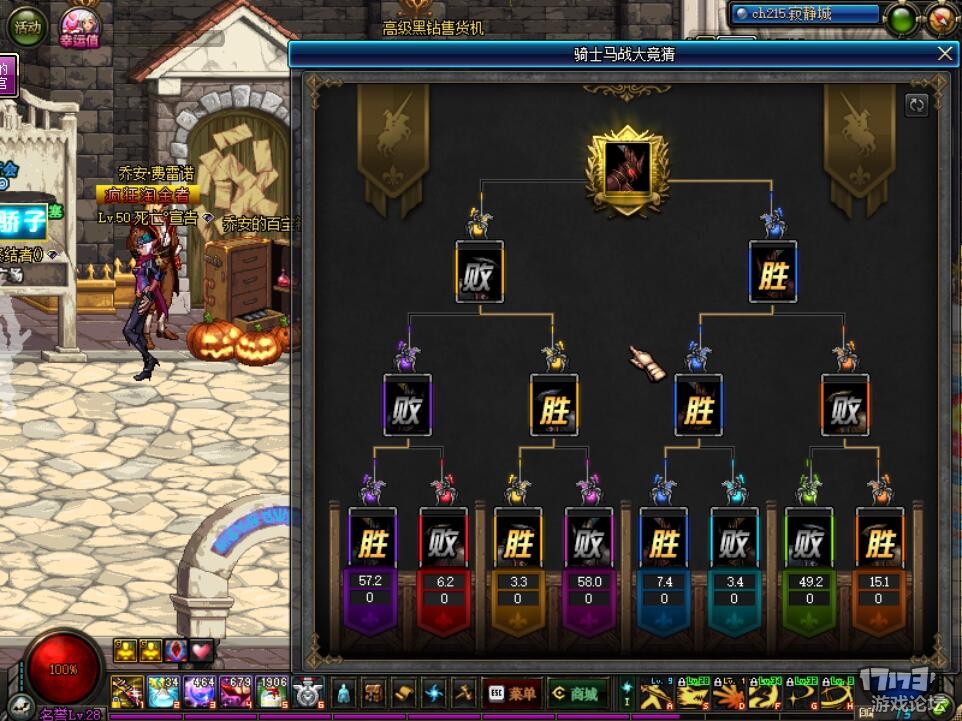Select the purple knight with 57.2 odds
This screenshot has height=721, width=962.
(372, 545)
